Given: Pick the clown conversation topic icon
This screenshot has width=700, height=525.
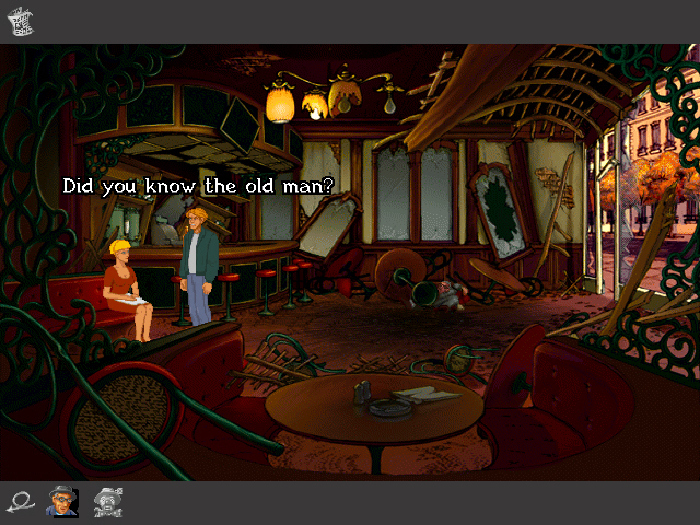Looking at the screenshot, I should pos(106,500).
